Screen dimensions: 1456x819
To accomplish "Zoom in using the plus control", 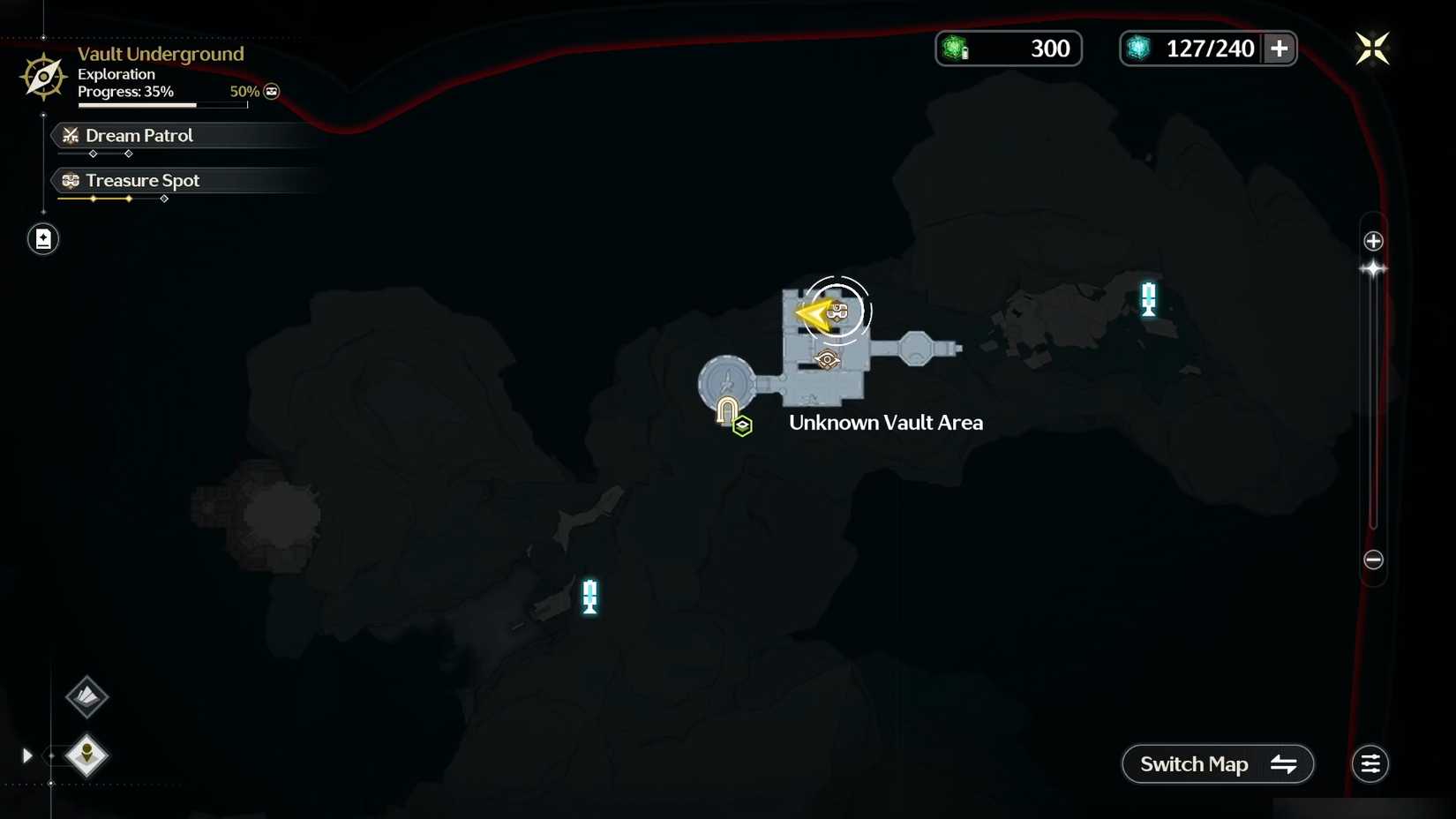I will point(1373,239).
